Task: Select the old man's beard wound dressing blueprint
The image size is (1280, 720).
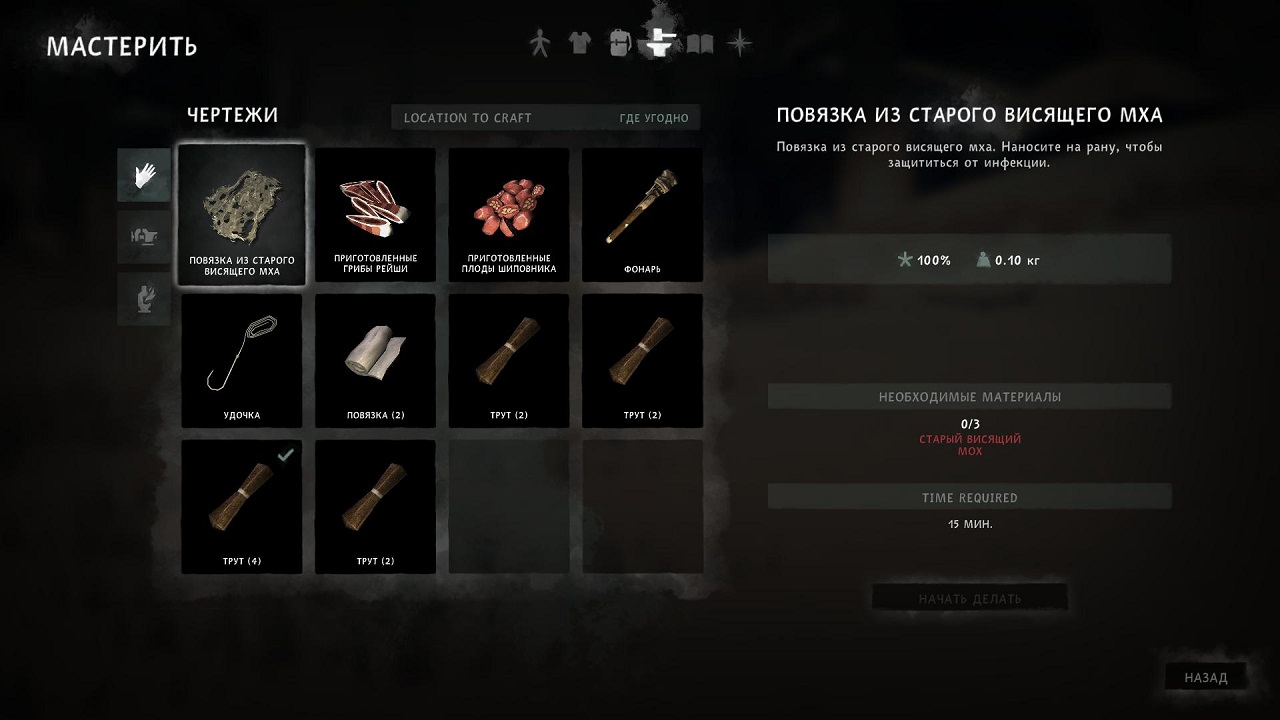Action: (241, 215)
